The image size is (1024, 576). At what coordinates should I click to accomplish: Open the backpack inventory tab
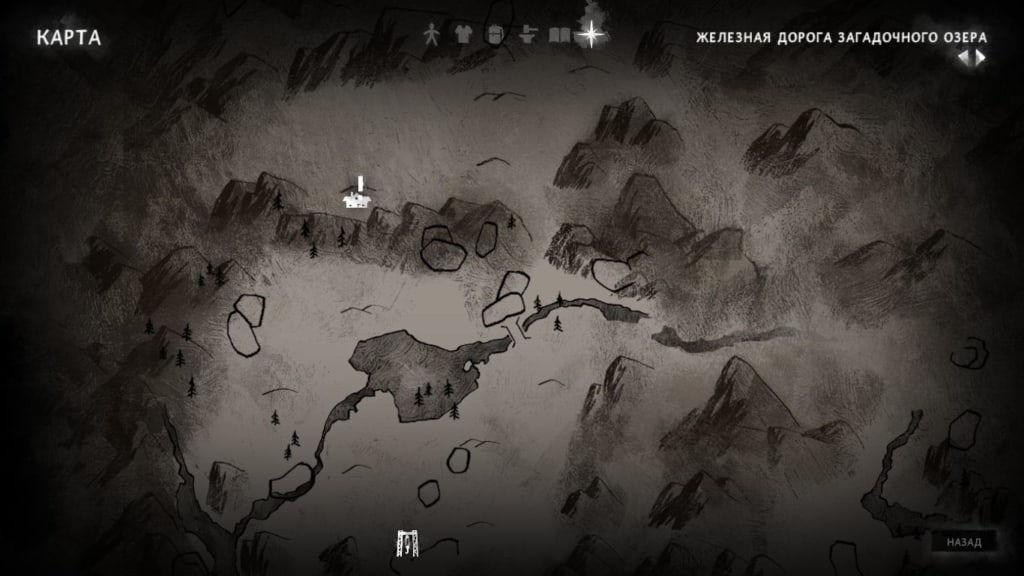495,34
